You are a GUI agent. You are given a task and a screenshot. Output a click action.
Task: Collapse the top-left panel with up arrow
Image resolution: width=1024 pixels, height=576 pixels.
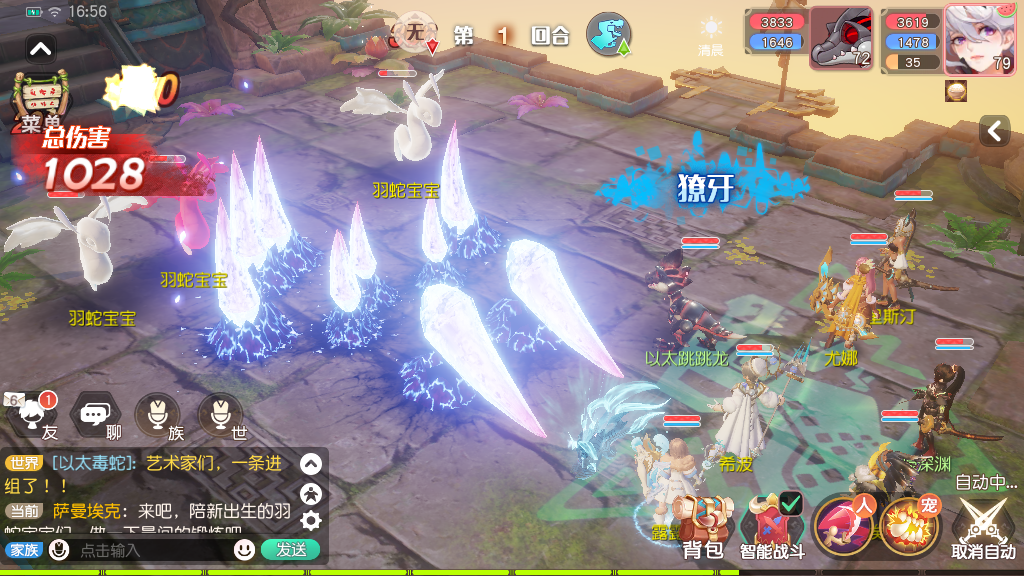click(41, 47)
